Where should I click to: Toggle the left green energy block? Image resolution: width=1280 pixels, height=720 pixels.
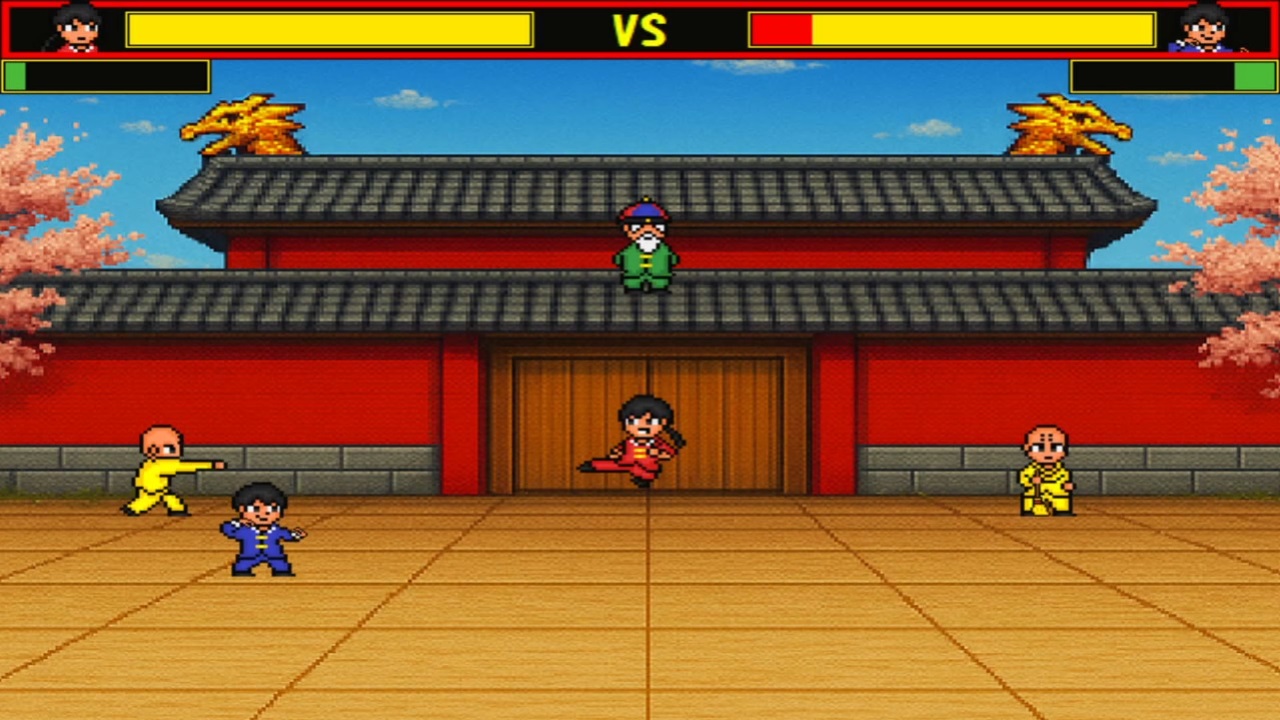pos(14,73)
